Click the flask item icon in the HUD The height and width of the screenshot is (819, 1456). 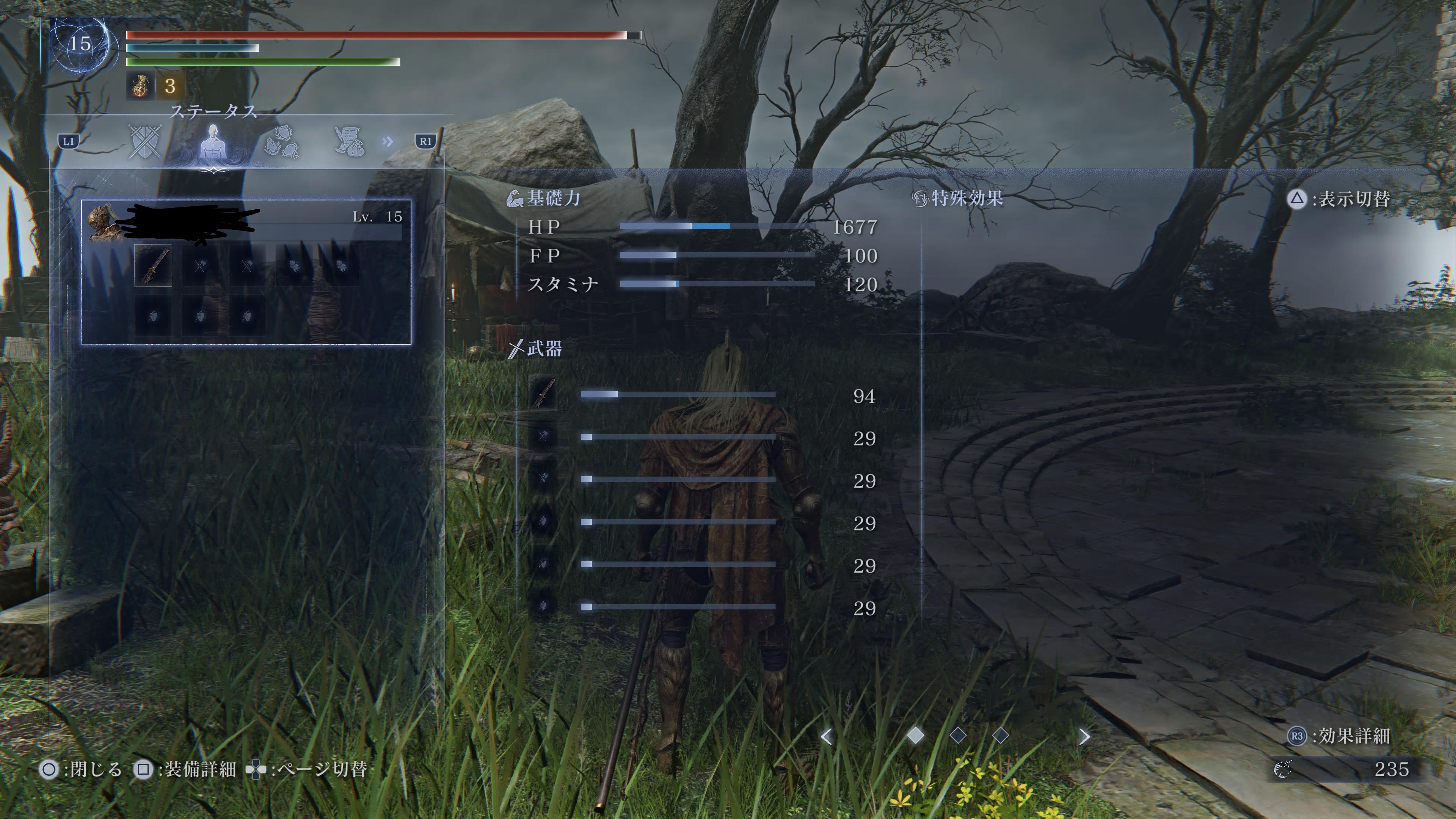pos(140,86)
